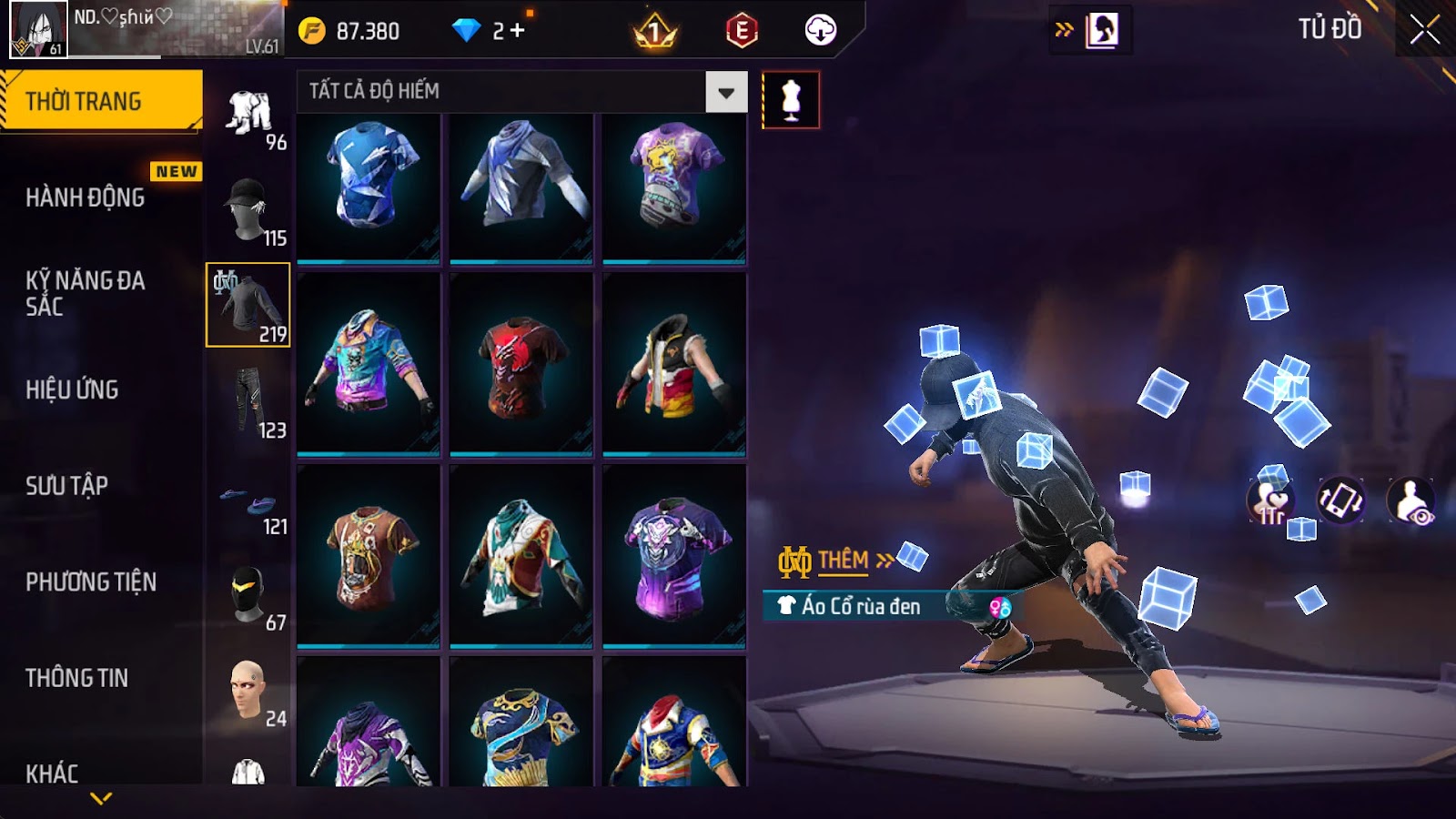
Task: Open the rarity filter dropdown
Action: click(x=726, y=92)
